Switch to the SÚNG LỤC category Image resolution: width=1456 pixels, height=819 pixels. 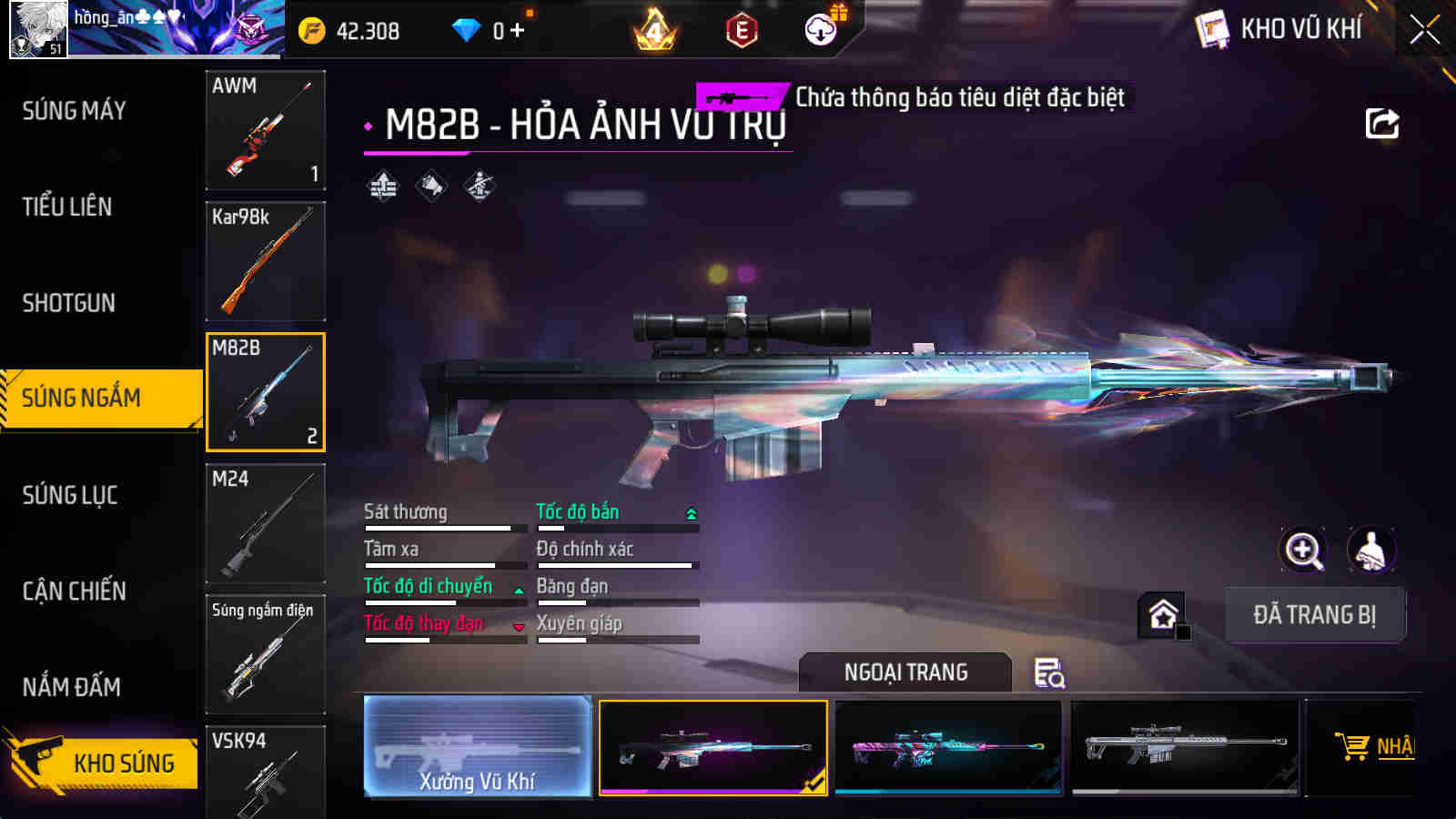70,496
